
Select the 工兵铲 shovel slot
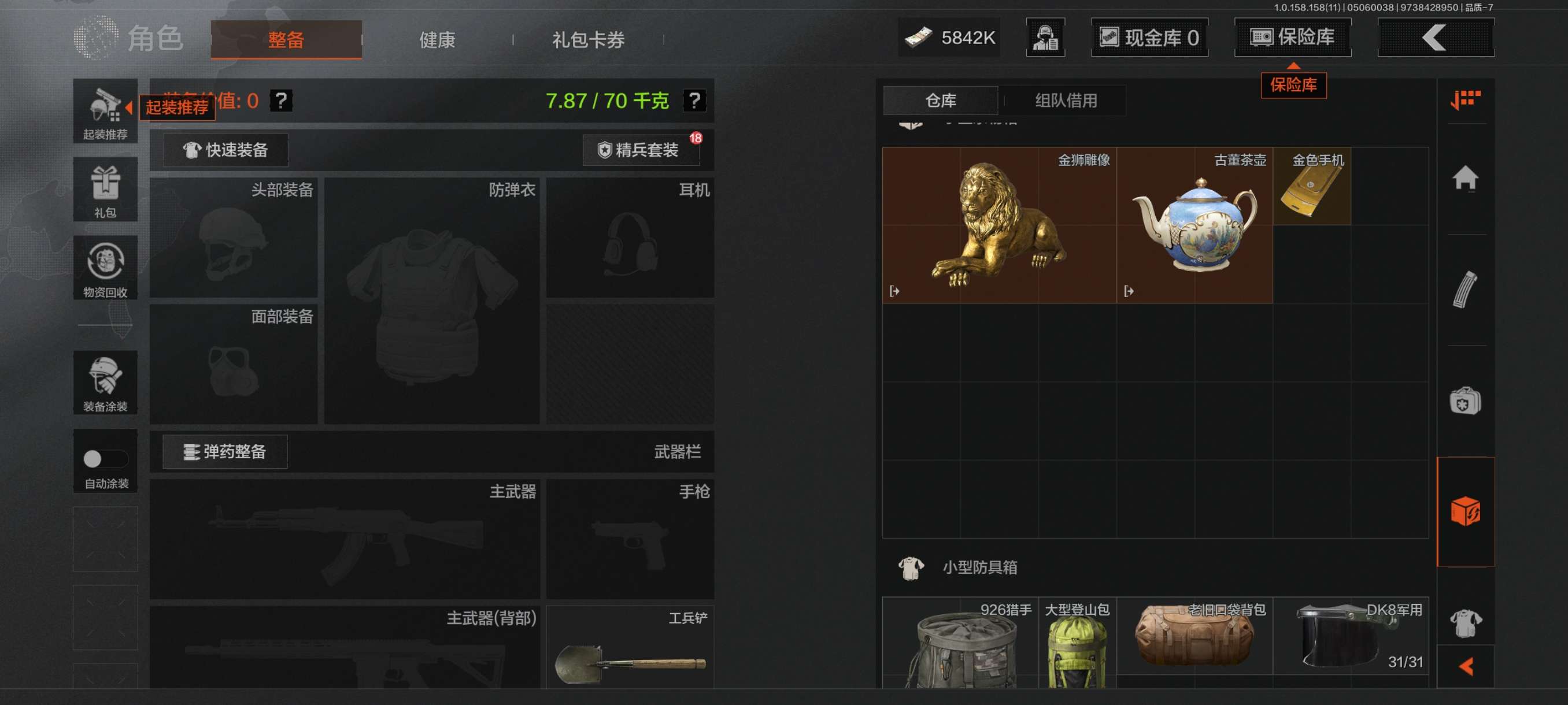[x=630, y=647]
